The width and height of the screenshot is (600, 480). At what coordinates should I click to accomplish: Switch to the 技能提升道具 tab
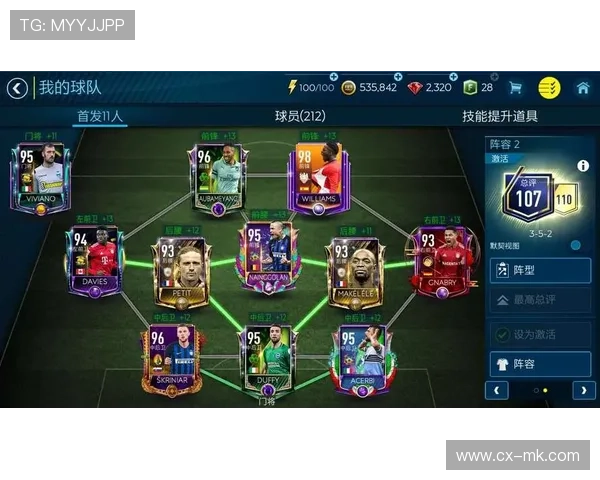[499, 116]
